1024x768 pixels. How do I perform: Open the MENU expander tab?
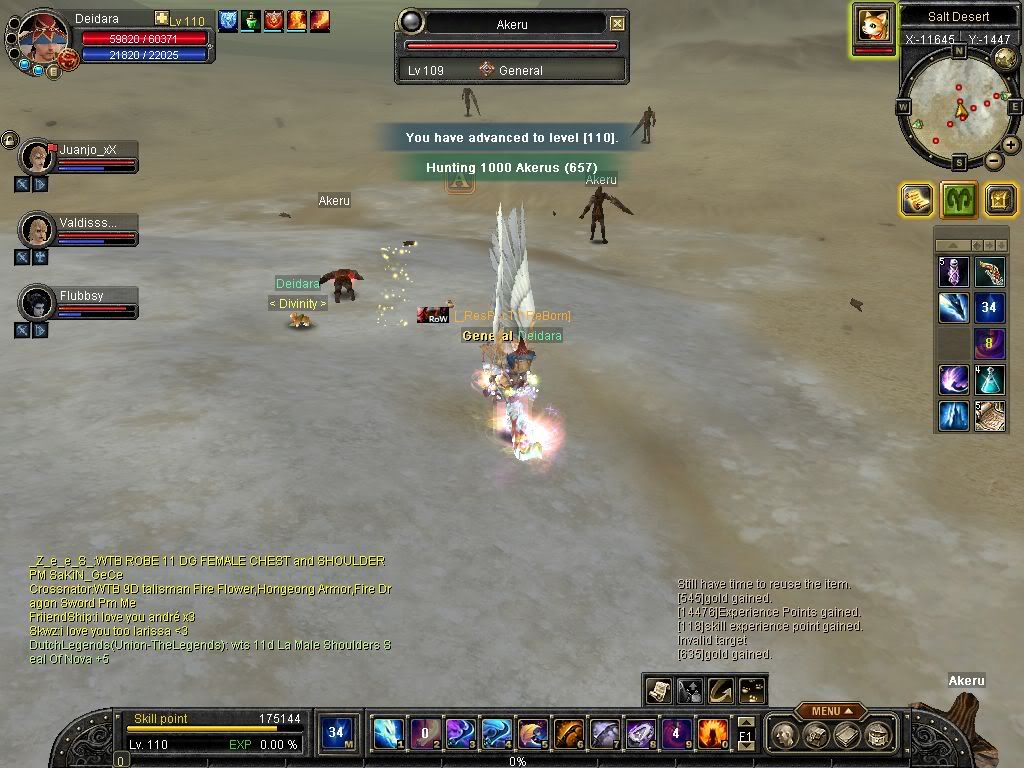(x=829, y=711)
